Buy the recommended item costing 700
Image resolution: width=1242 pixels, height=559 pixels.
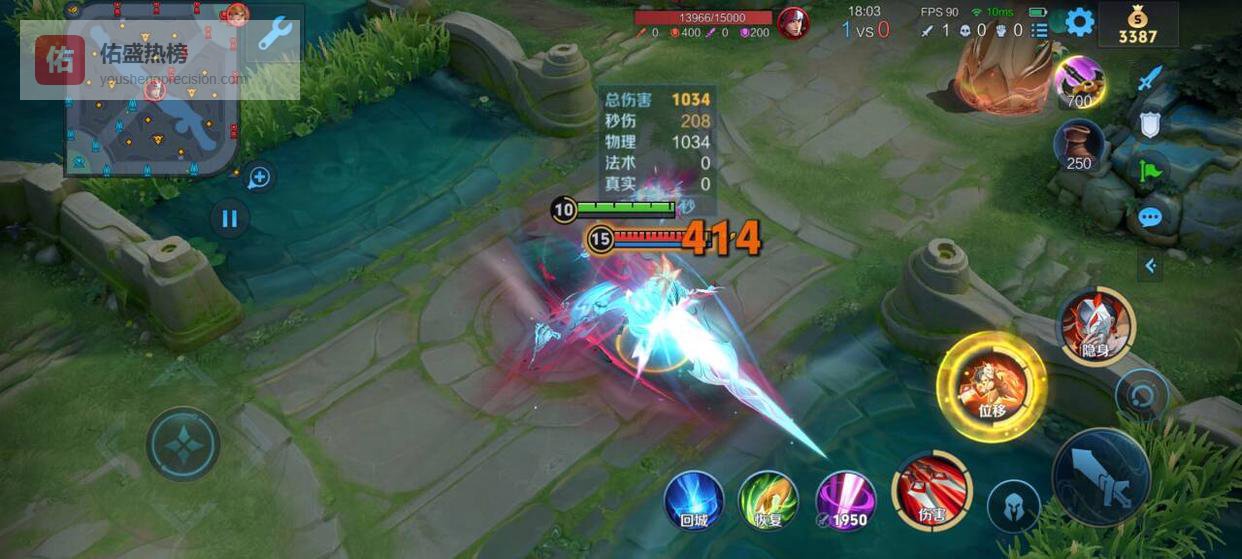coord(1079,82)
